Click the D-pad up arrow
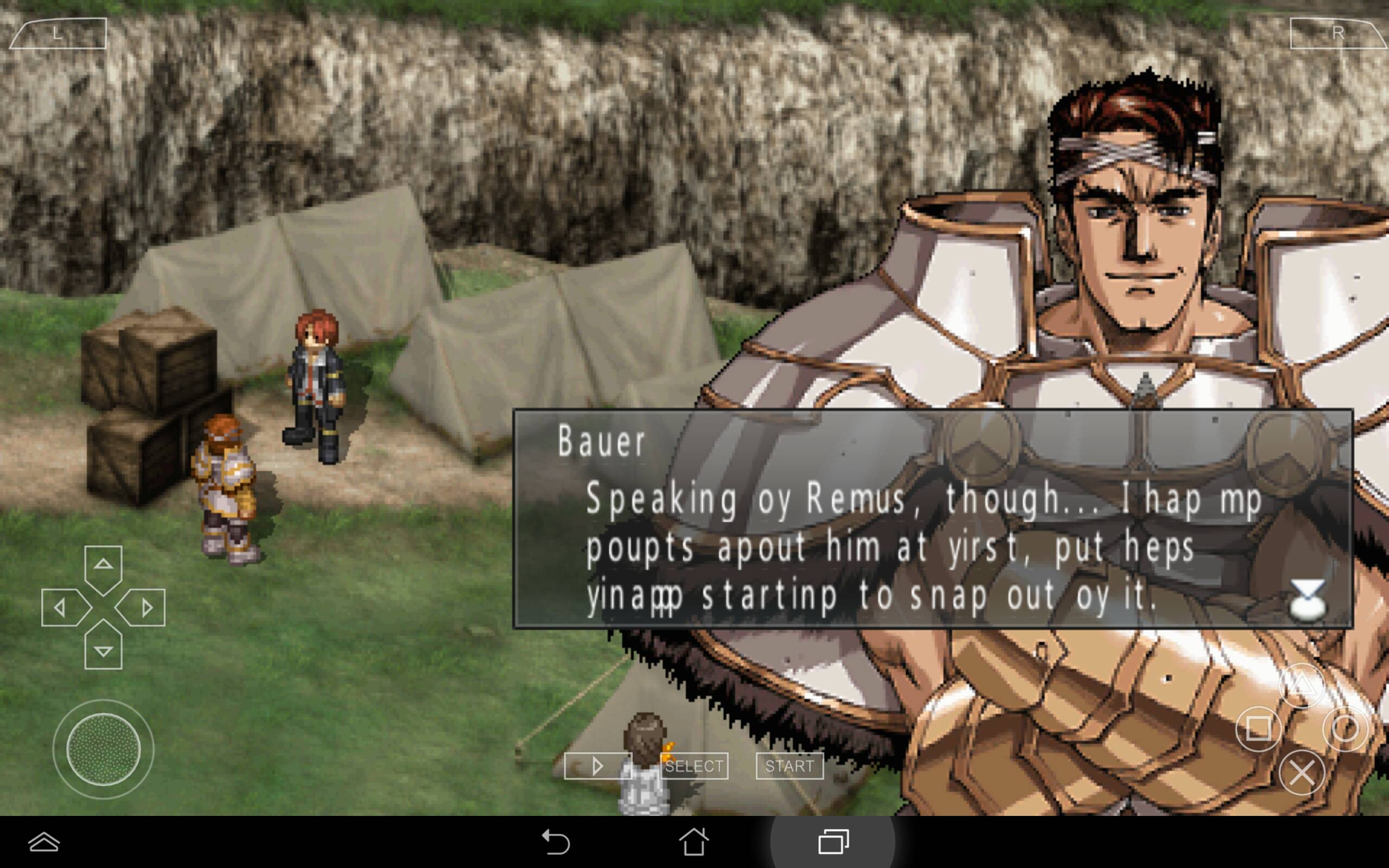1389x868 pixels. (103, 565)
